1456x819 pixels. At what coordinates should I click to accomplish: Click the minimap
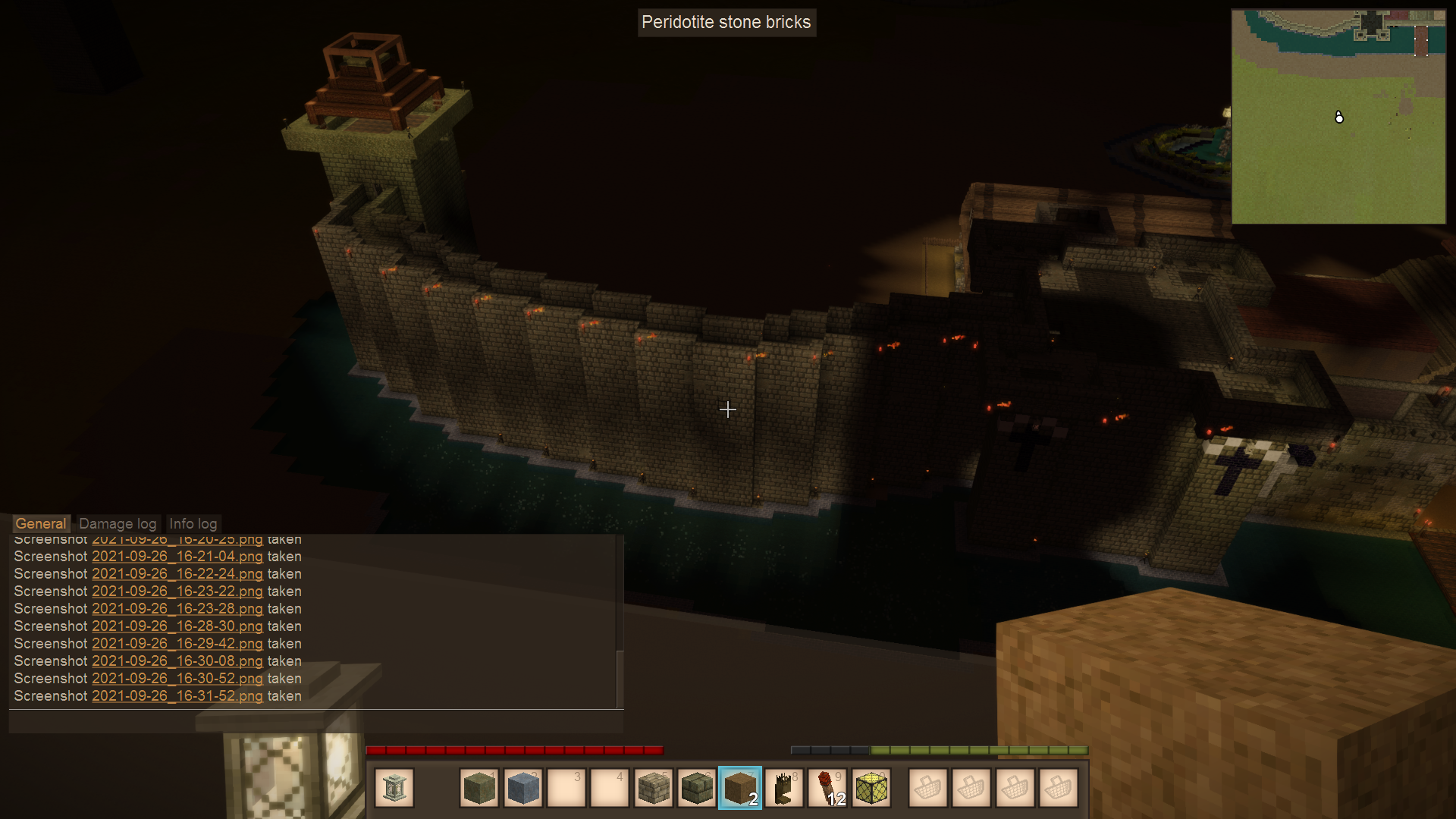pos(1338,117)
